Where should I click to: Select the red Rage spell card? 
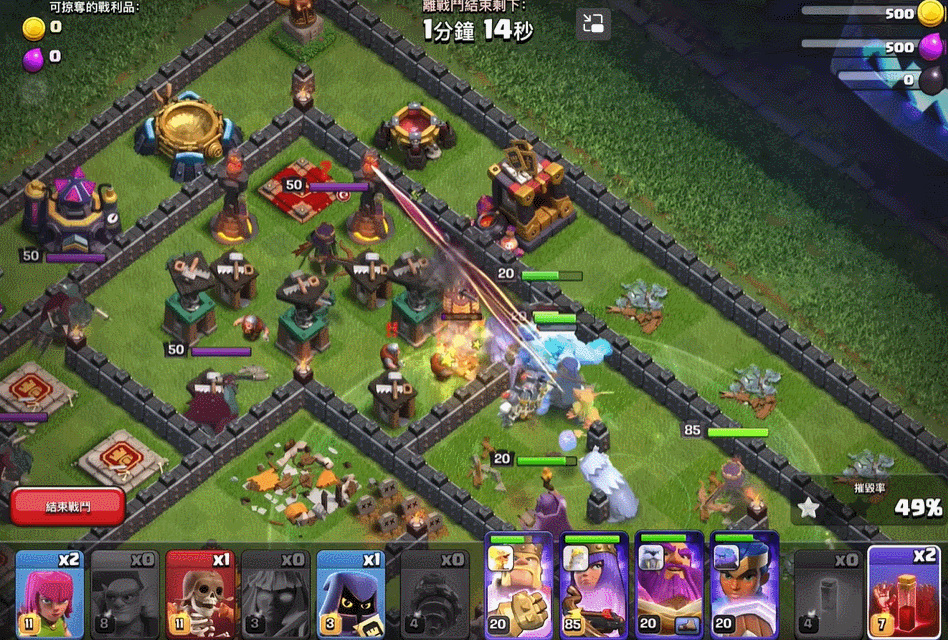pyautogui.click(x=904, y=594)
